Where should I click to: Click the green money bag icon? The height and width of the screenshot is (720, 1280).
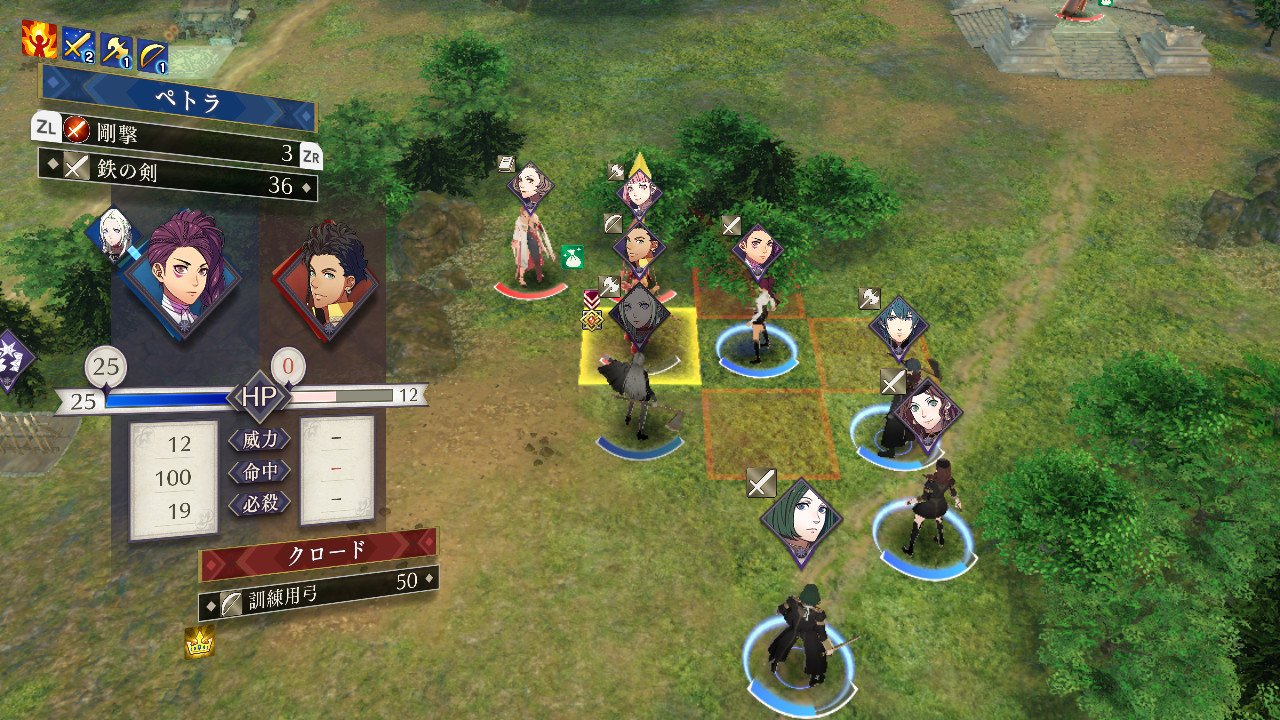(x=572, y=258)
